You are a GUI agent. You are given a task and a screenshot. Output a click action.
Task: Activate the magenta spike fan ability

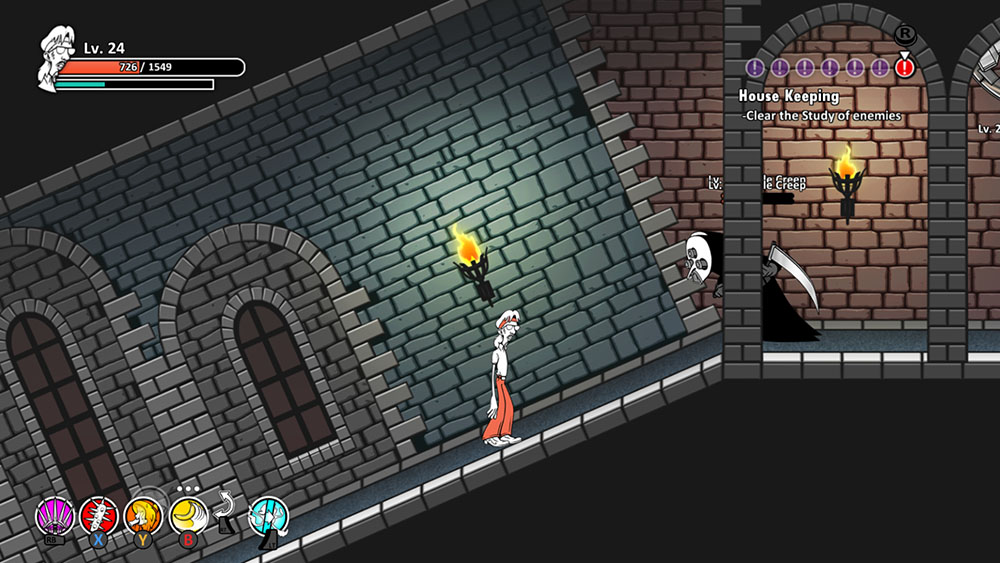point(55,516)
